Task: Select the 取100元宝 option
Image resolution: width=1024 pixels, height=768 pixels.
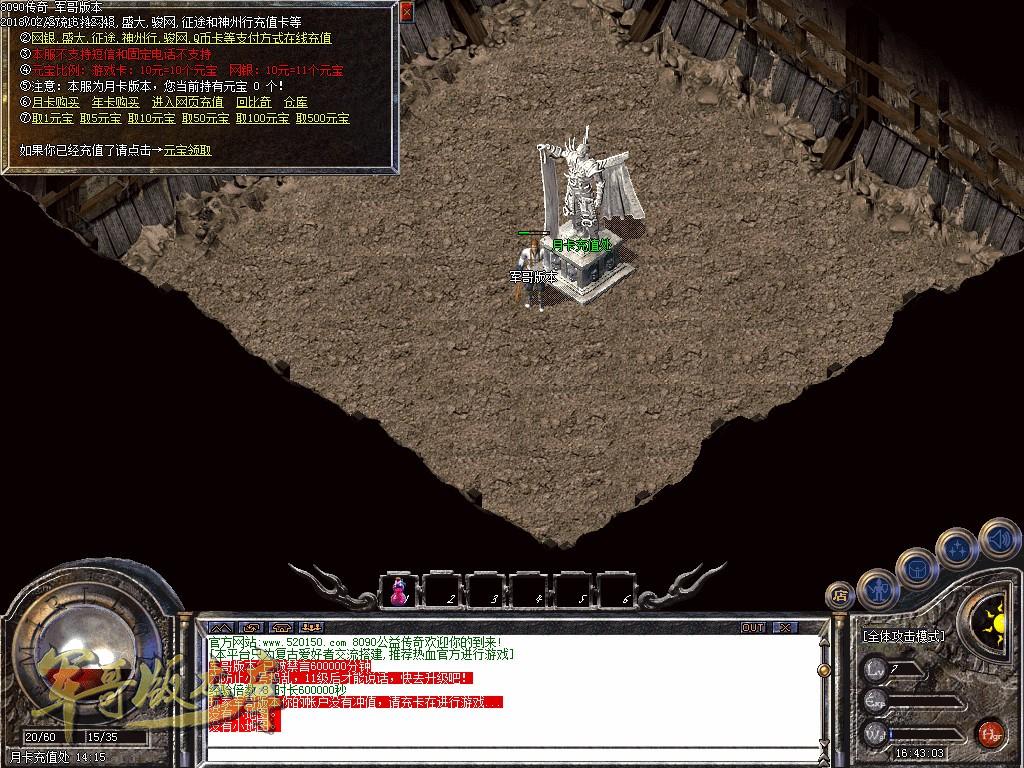Action: click(263, 118)
